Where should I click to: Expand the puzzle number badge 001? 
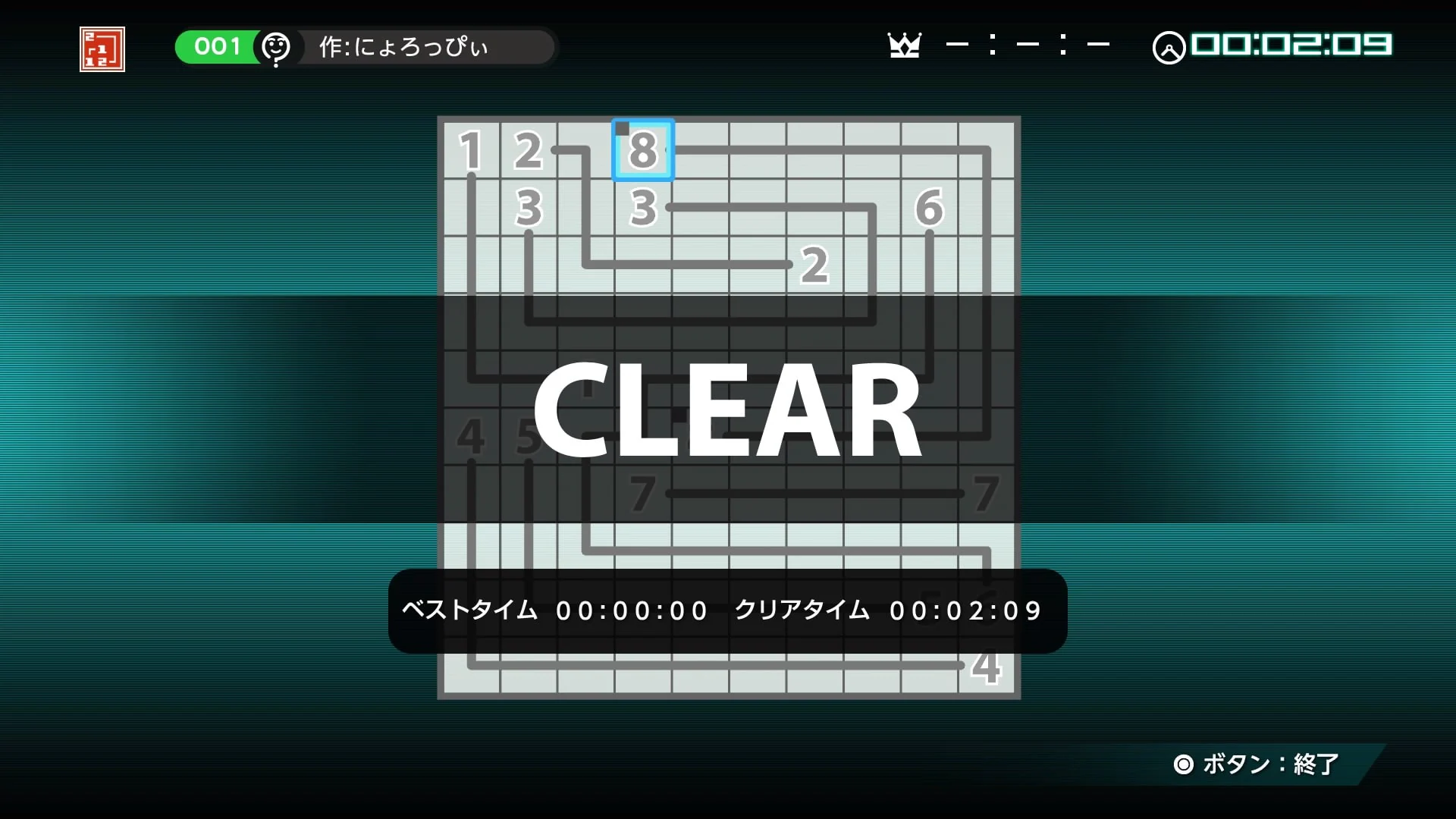pyautogui.click(x=216, y=46)
